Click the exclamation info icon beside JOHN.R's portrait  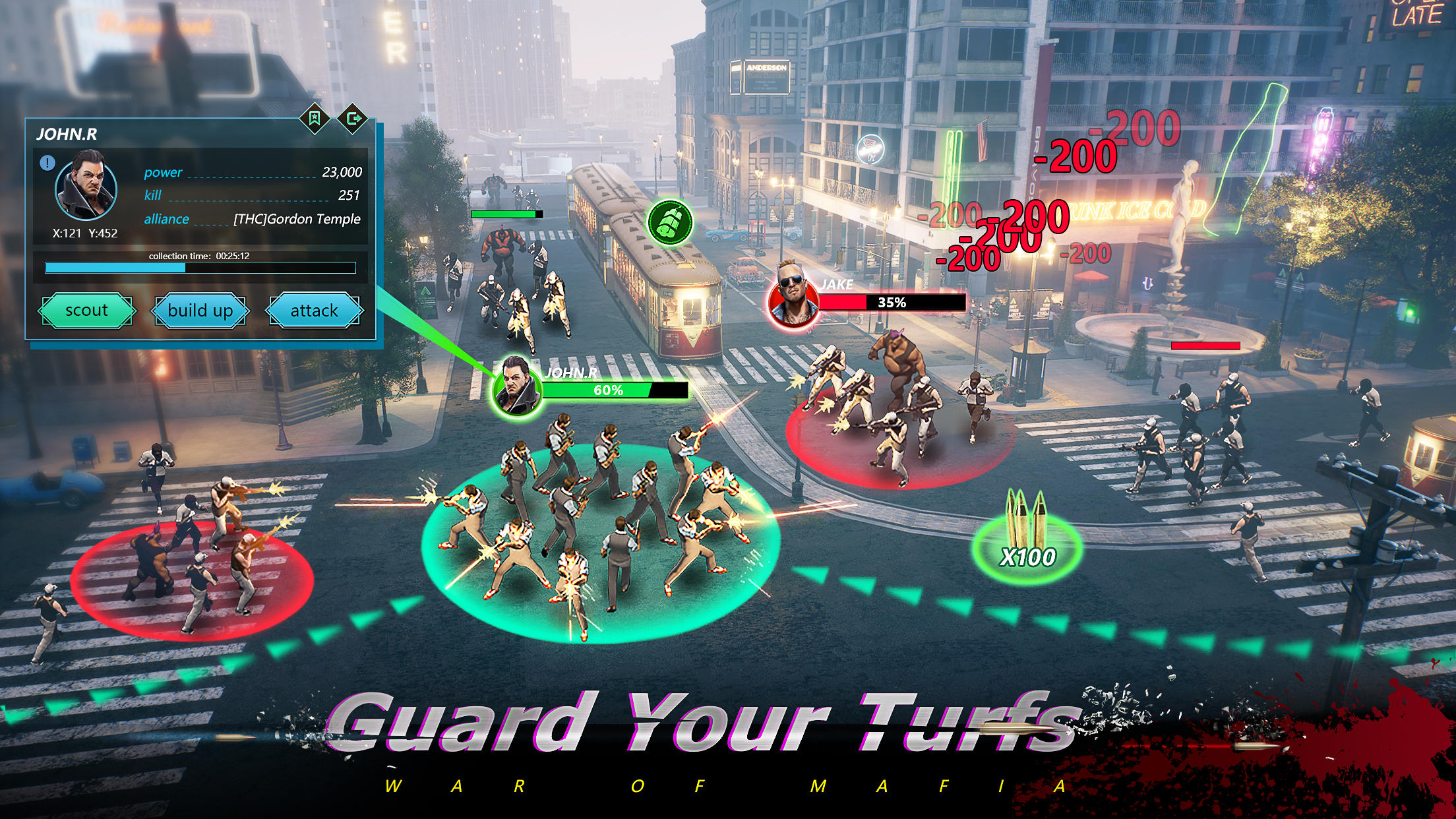(x=47, y=164)
